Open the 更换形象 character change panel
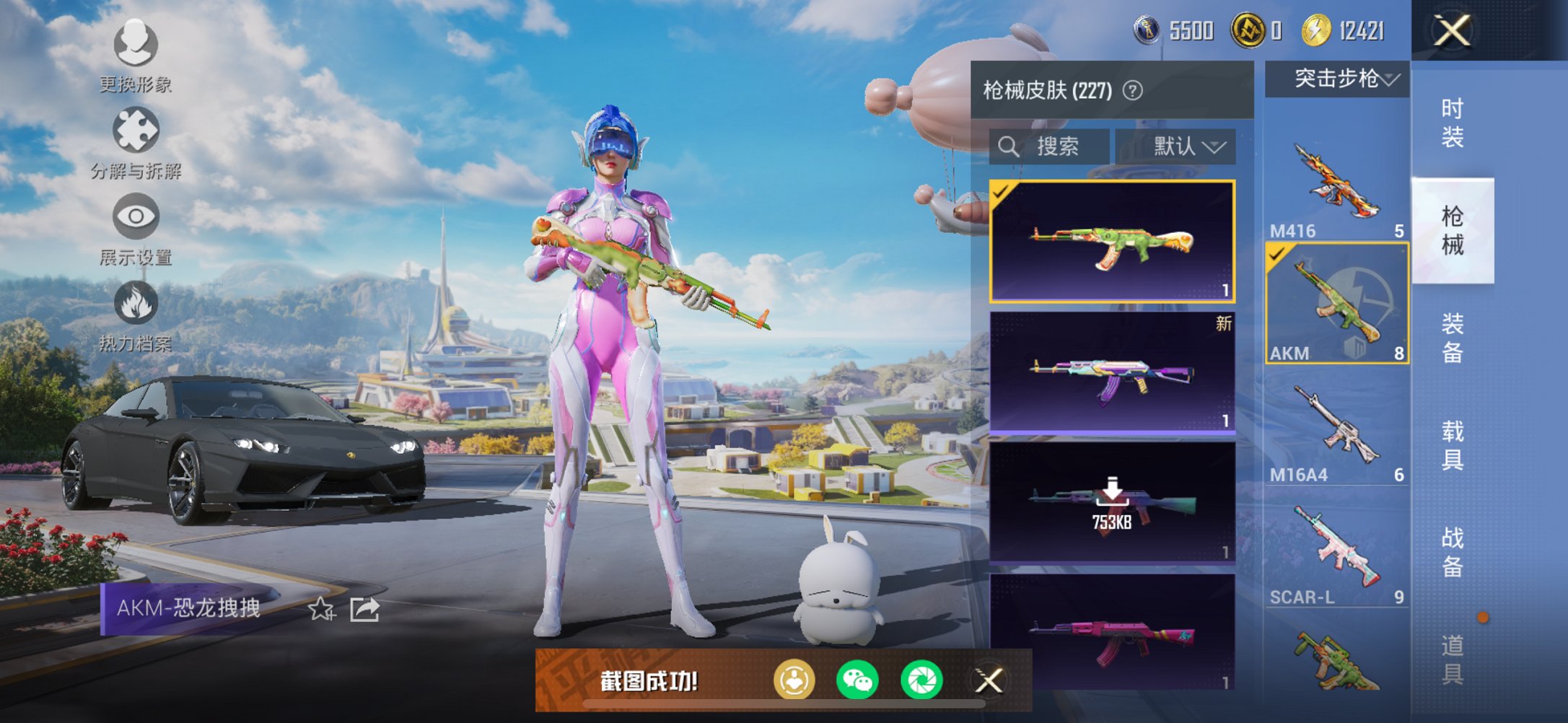Viewport: 1568px width, 723px height. pos(136,45)
